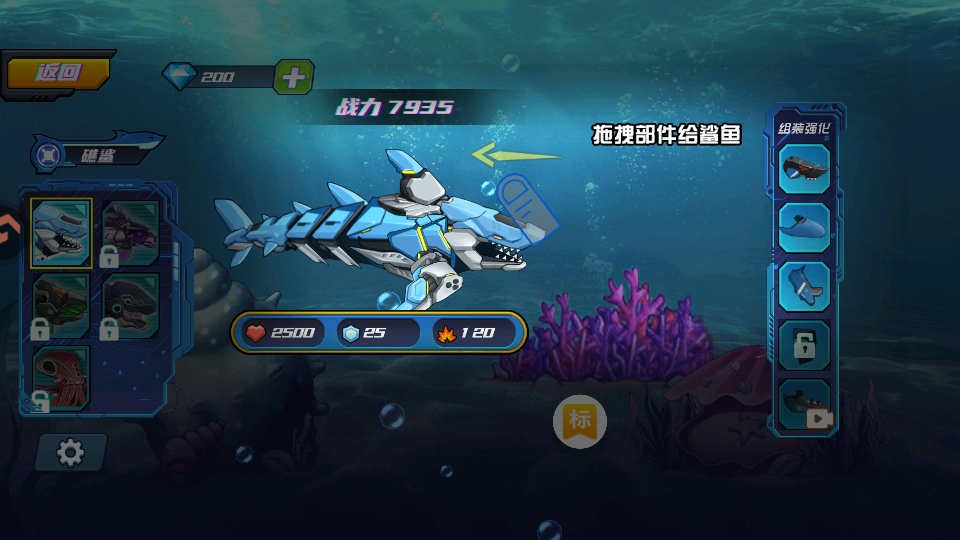Choose the blue tail fin part

coord(805,285)
